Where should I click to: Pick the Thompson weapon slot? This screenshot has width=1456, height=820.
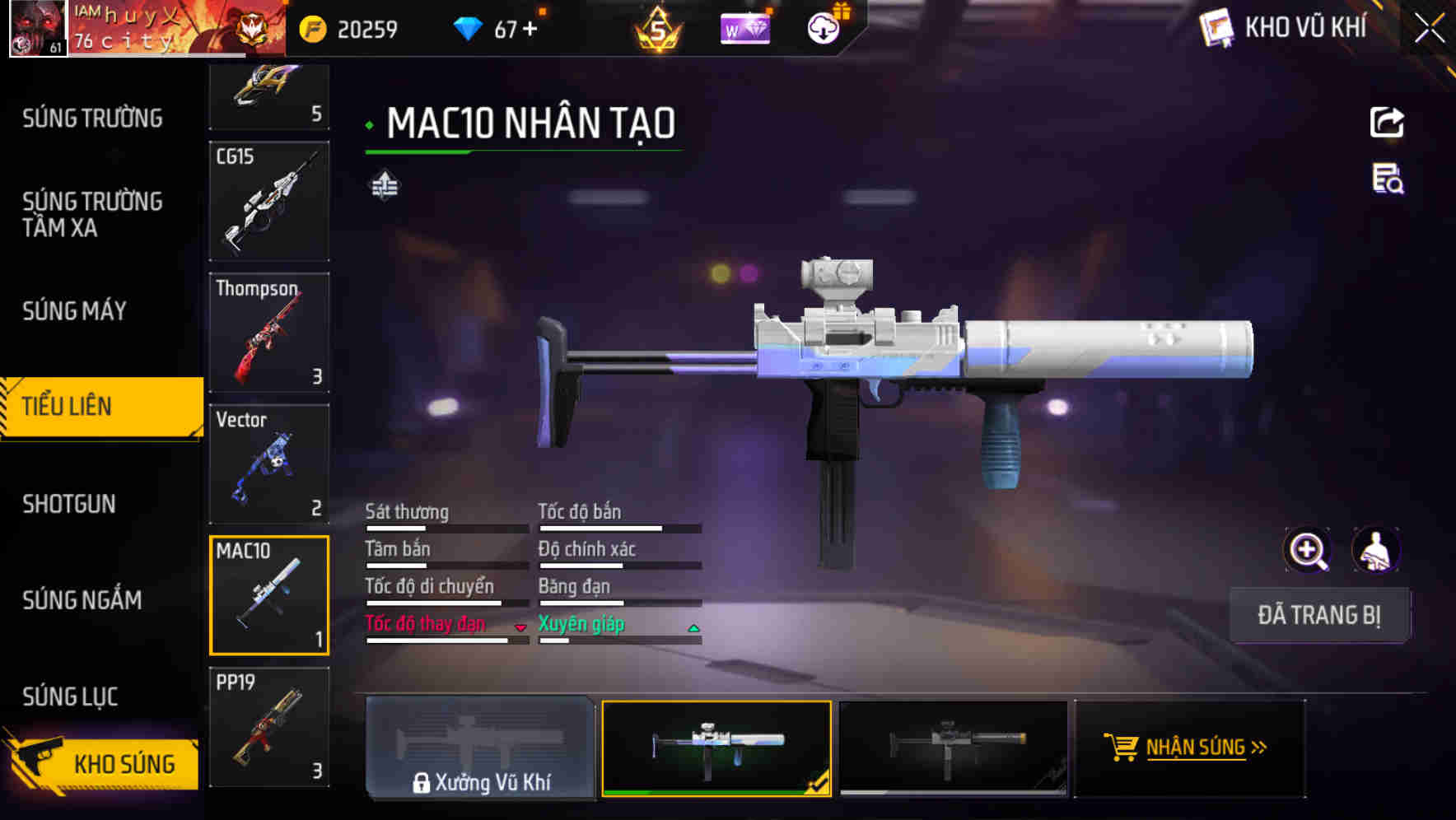269,333
